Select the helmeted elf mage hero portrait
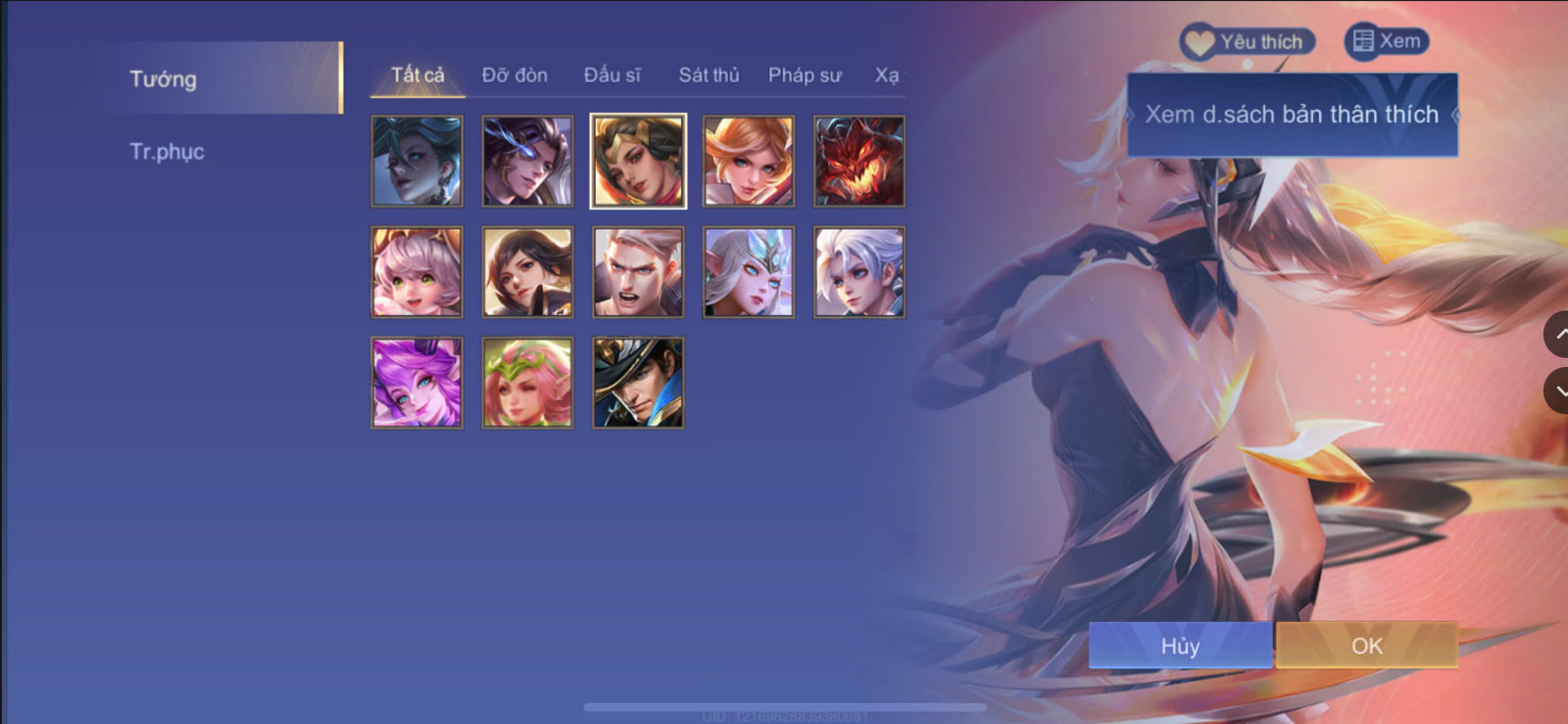This screenshot has width=1568, height=724. tap(748, 271)
